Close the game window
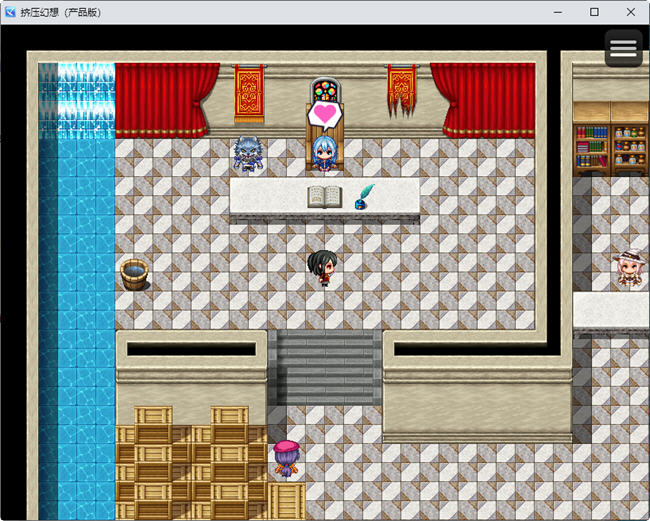Image resolution: width=650 pixels, height=521 pixels. click(x=630, y=12)
